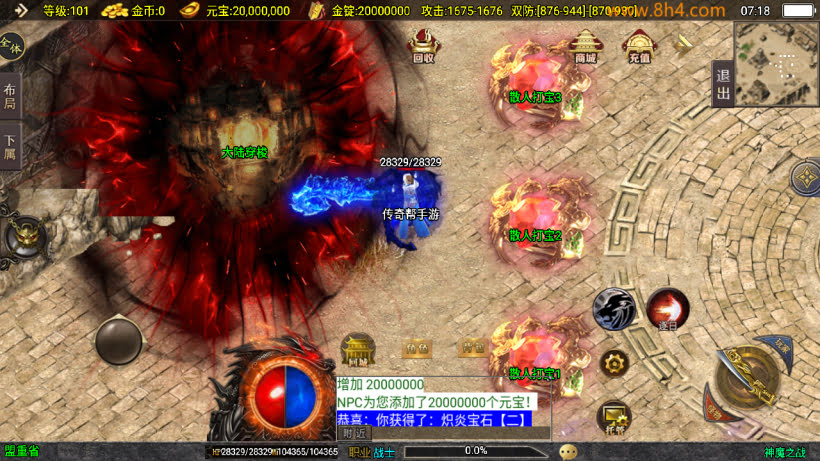This screenshot has height=461, width=820.
Task: Open the 商城 shop
Action: (585, 46)
